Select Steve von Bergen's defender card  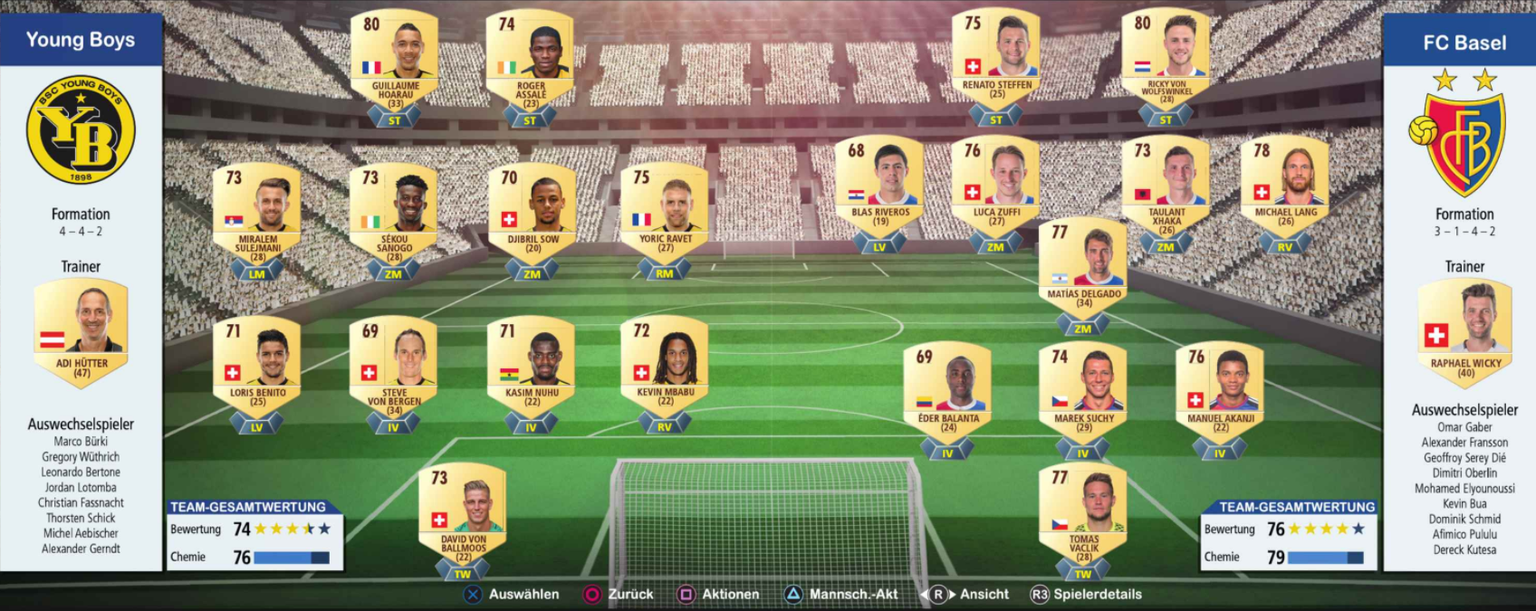(x=393, y=368)
